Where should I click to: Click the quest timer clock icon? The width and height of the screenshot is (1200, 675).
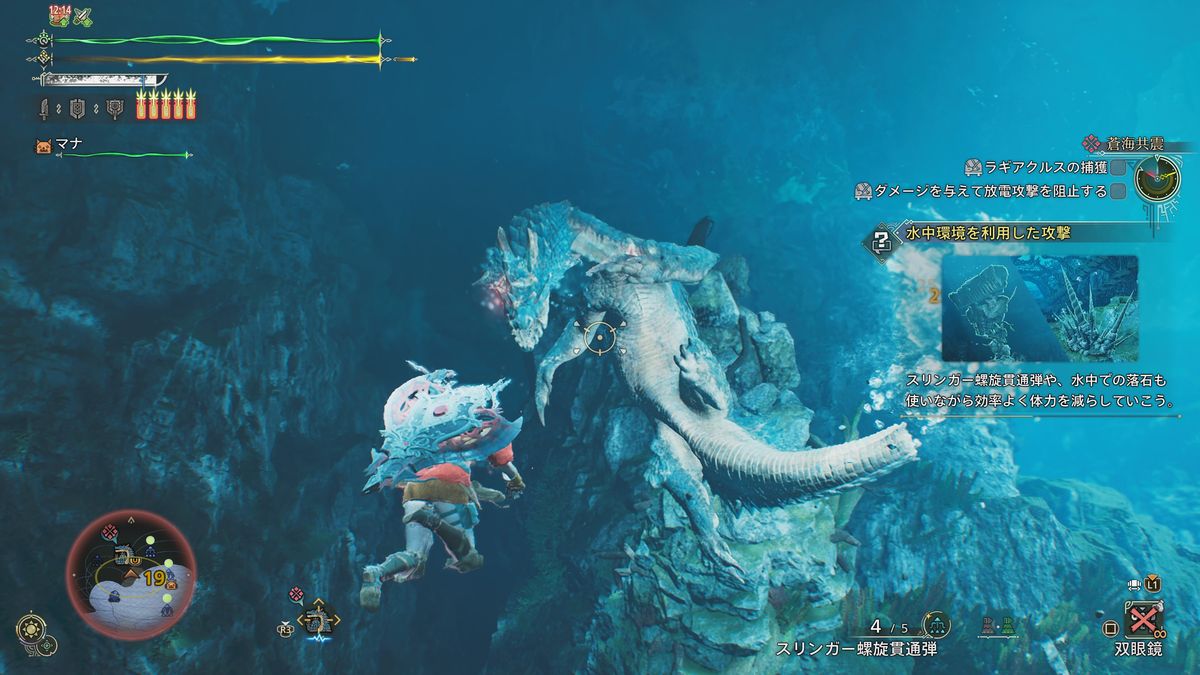coord(1157,179)
